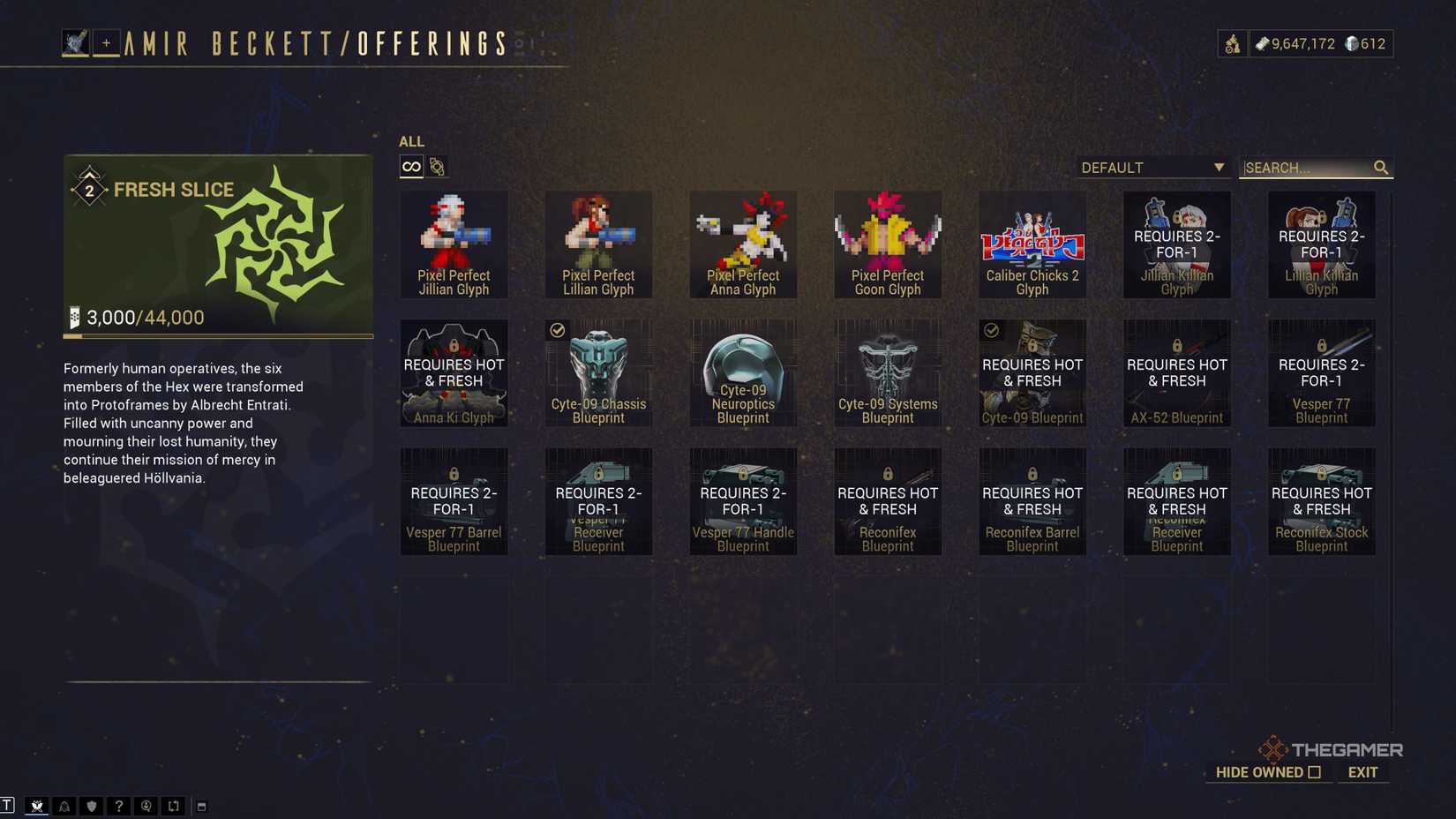Click the syndicate emblem icon in the top bar
Screen dimensions: 1456x819
tap(1233, 43)
